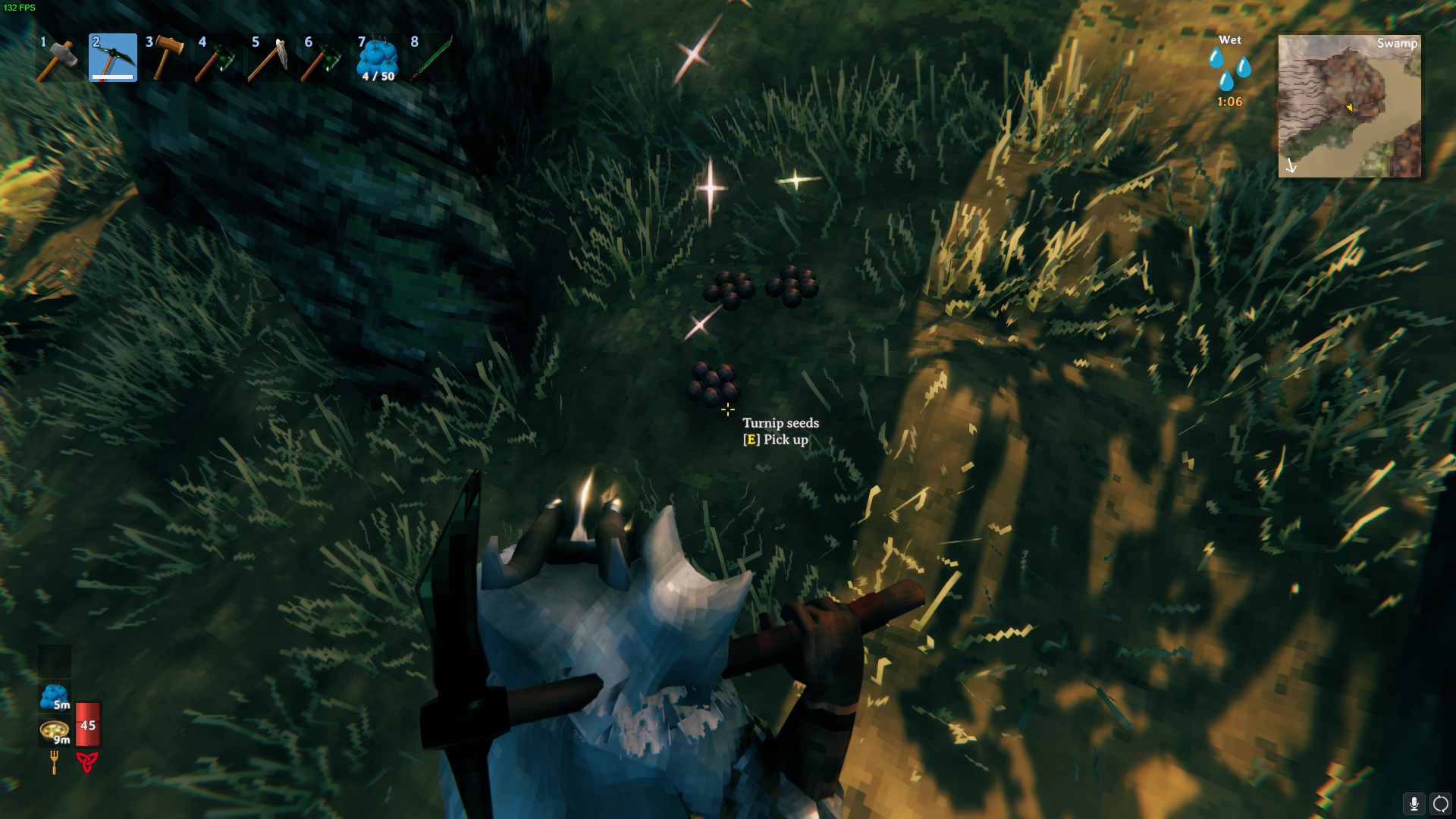Click the highlighted pickaxe hotbar slot
Screen dimensions: 1456x819
[113, 58]
